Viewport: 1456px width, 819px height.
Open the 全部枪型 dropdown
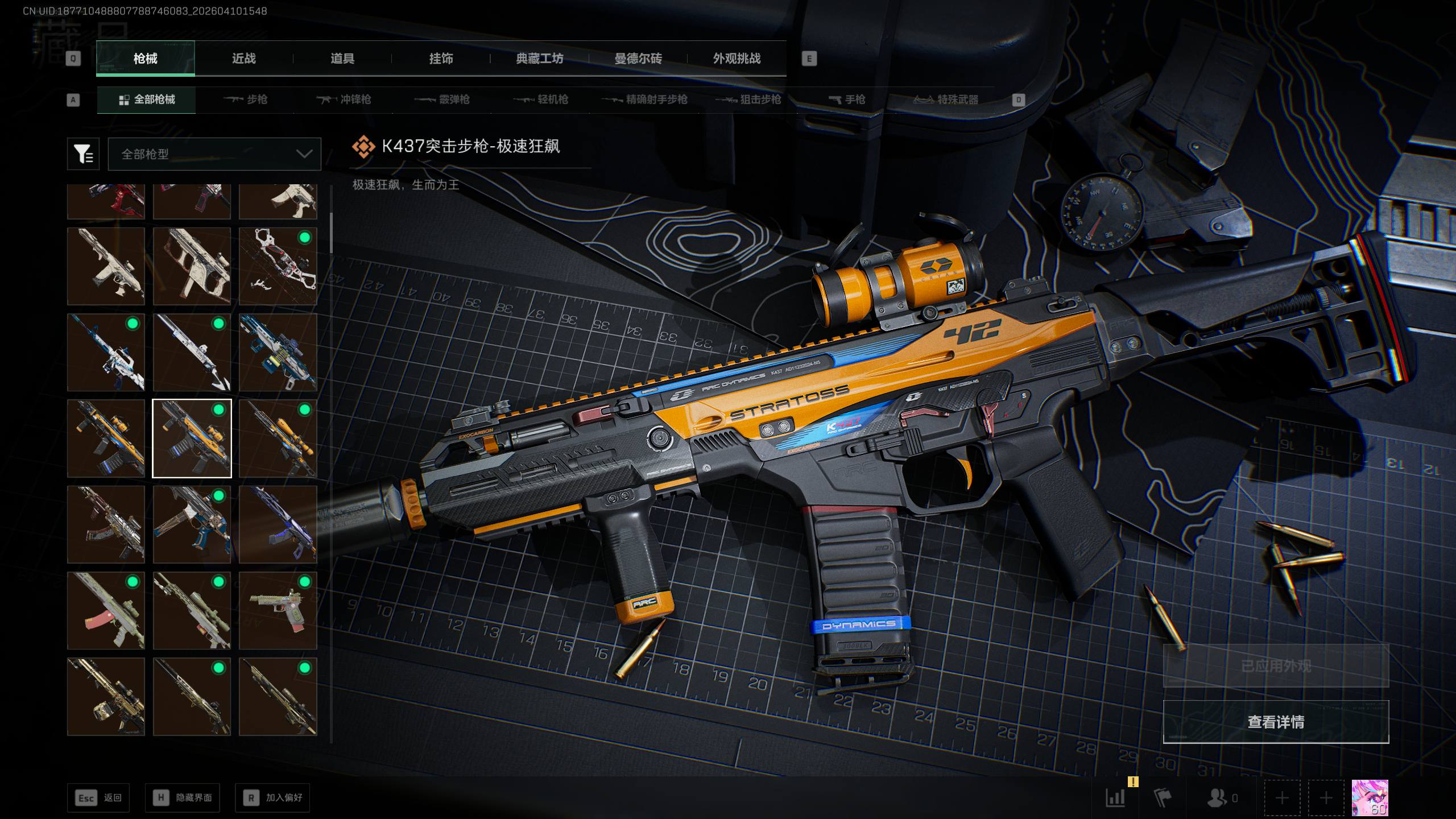coord(214,154)
